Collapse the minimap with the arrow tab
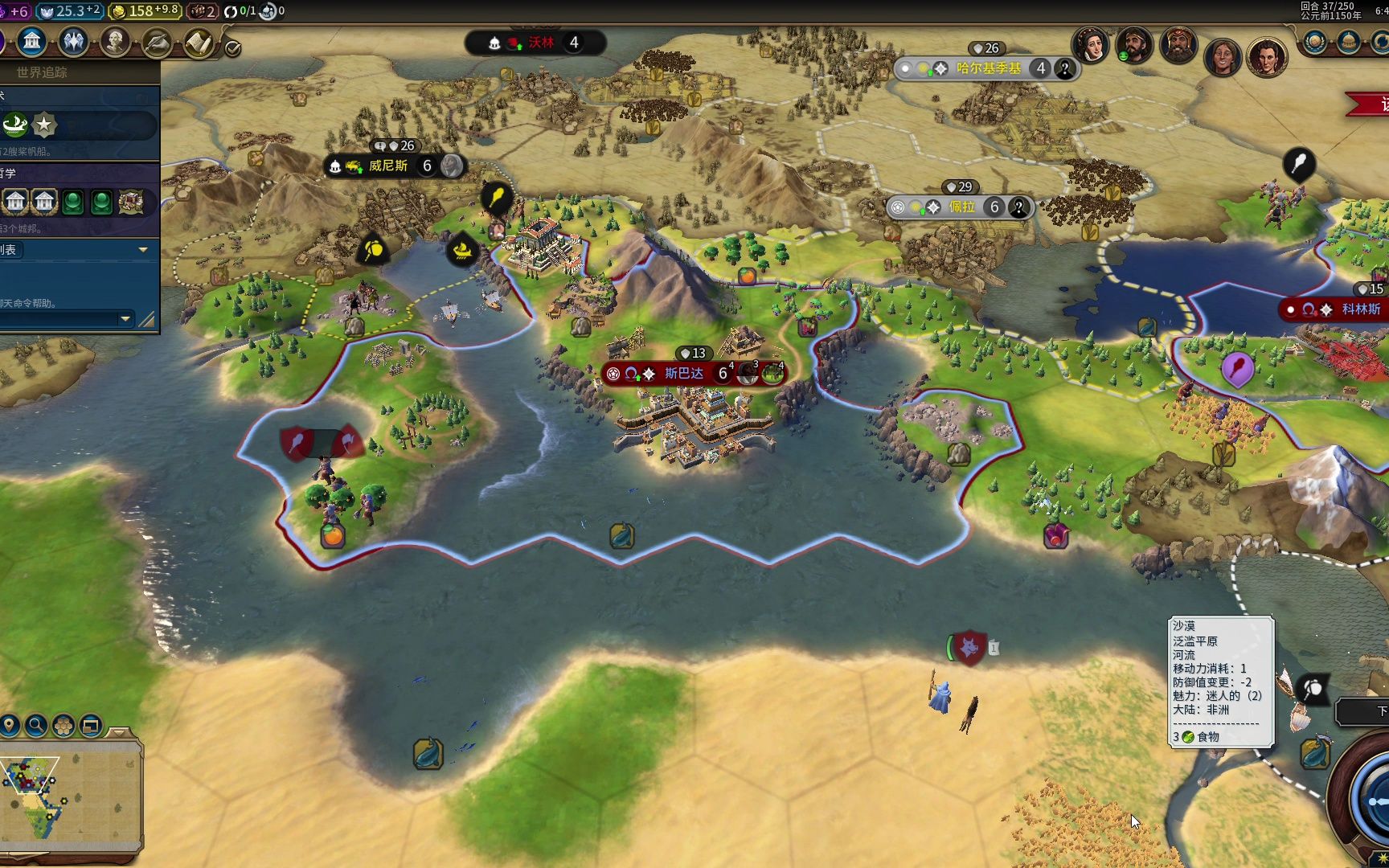 click(119, 732)
